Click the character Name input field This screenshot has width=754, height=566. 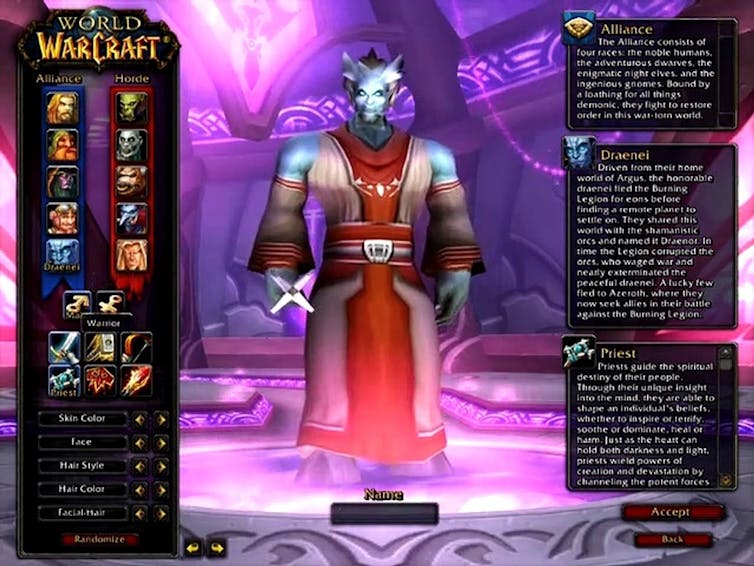coord(384,514)
